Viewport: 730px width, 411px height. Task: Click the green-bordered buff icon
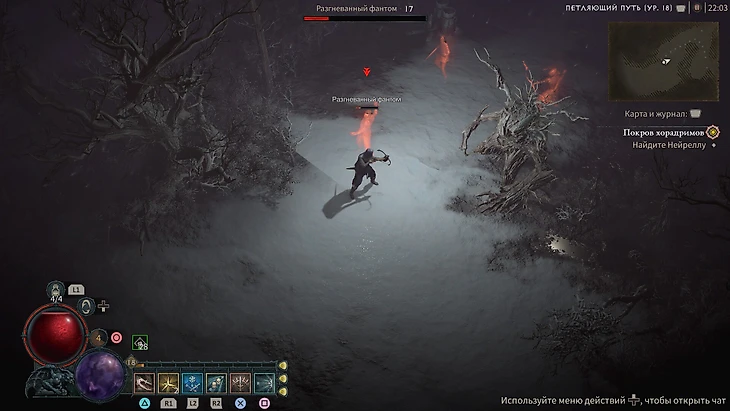tap(139, 342)
